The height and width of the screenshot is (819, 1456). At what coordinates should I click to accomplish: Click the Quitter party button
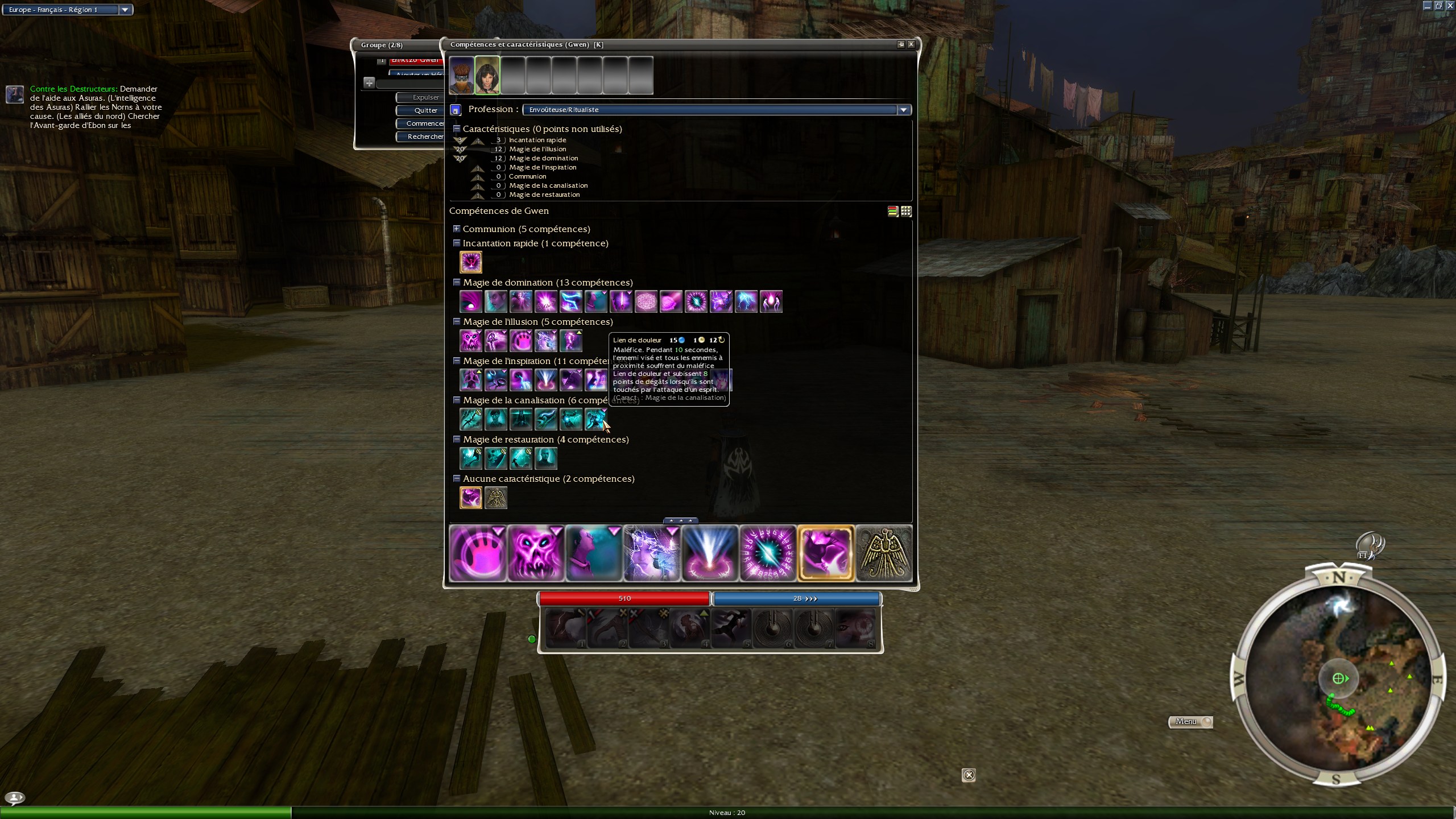425,110
